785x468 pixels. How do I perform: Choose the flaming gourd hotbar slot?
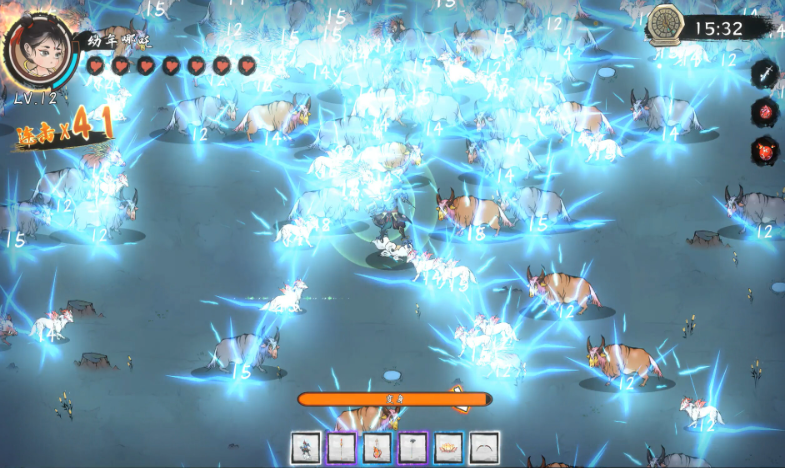377,447
